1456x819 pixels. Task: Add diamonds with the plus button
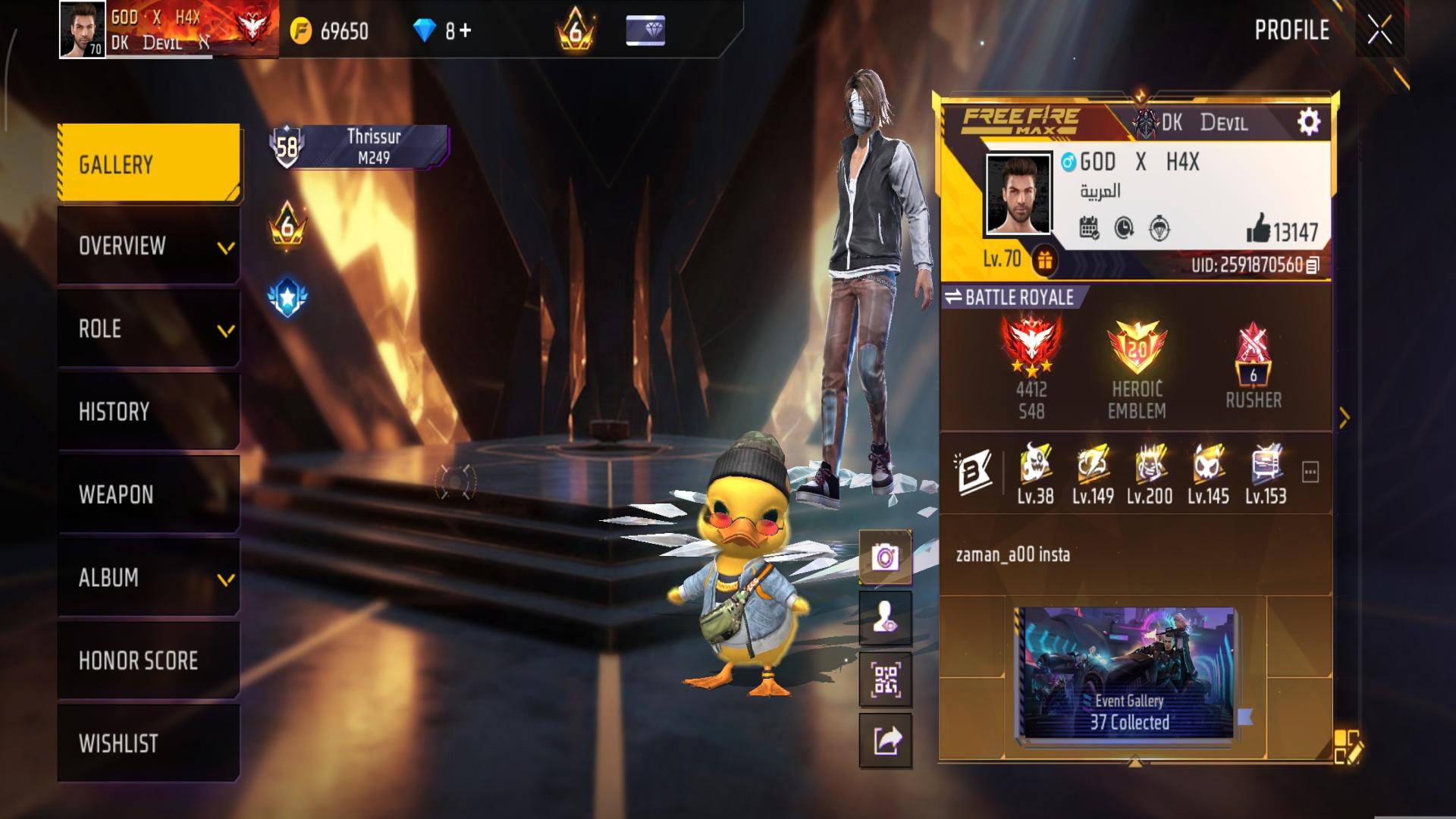click(x=464, y=30)
